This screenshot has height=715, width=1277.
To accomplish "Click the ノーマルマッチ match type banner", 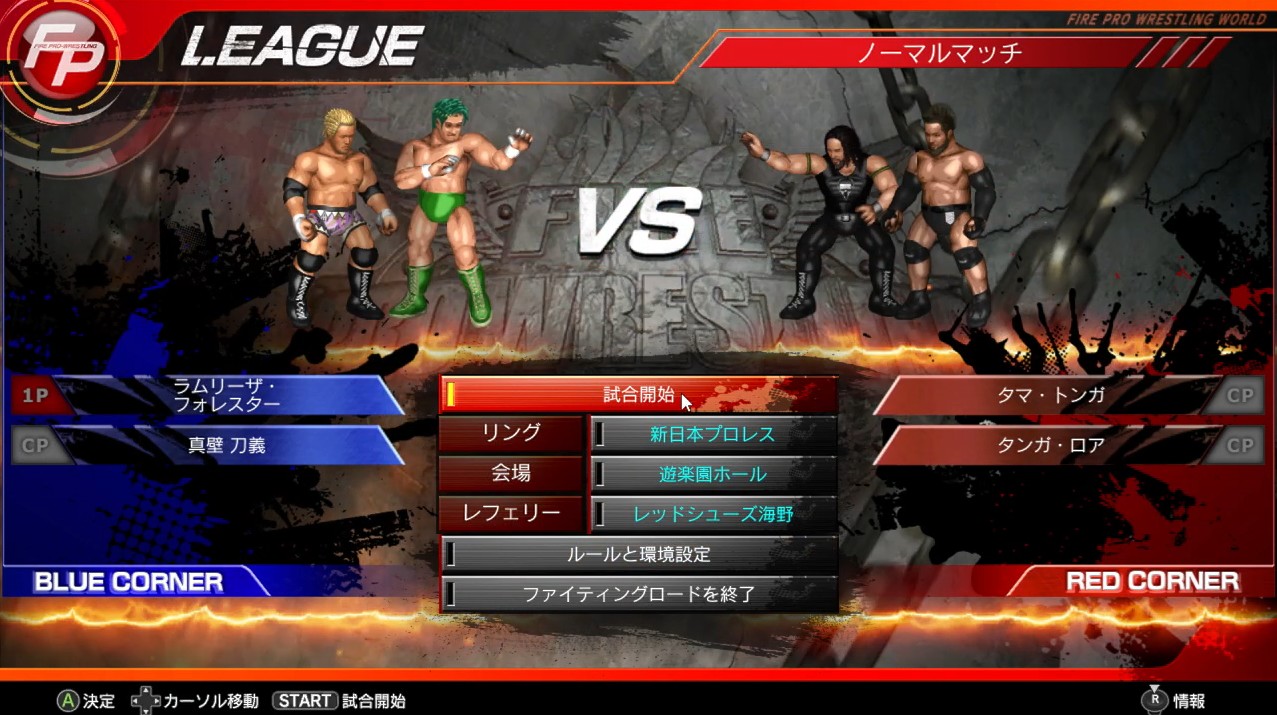I will coord(938,52).
